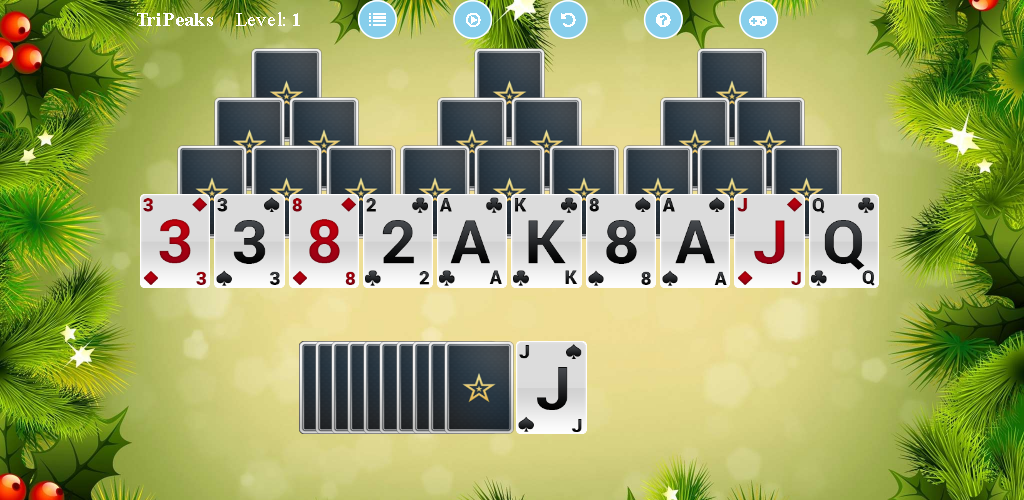Select the 2 of clubs card
The image size is (1024, 500).
(398, 242)
